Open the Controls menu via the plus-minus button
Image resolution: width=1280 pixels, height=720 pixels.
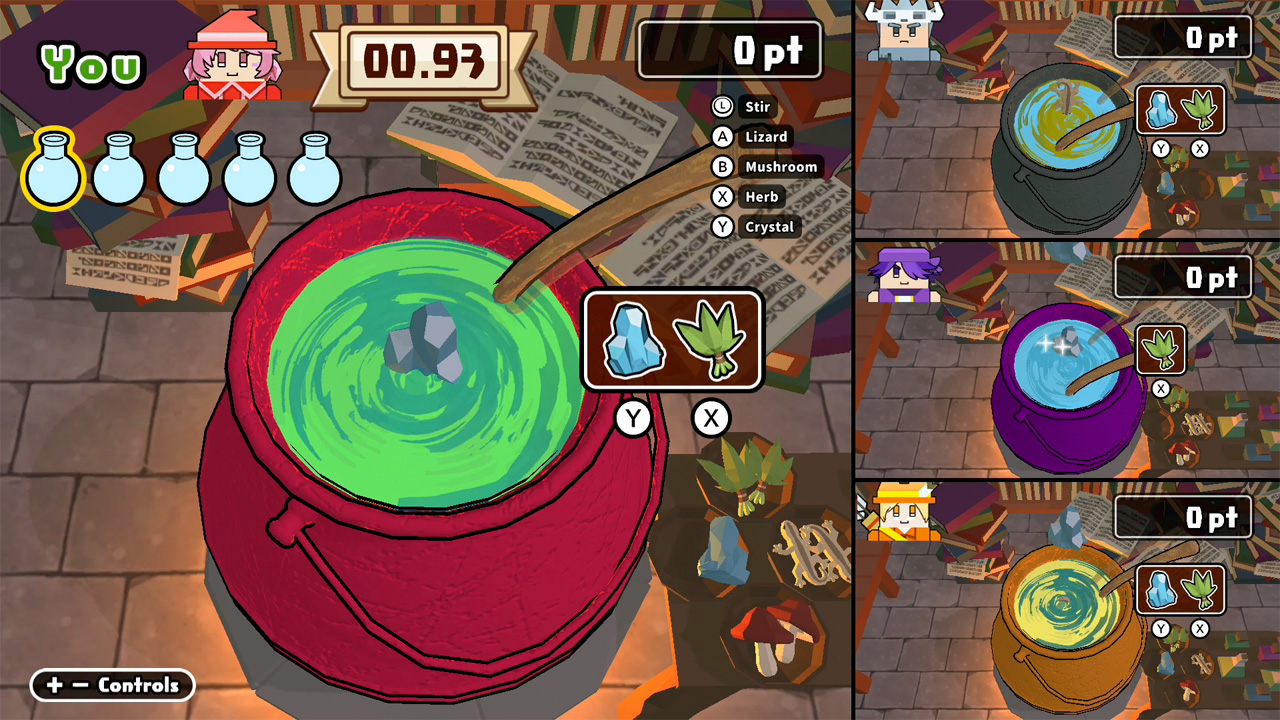click(x=112, y=686)
